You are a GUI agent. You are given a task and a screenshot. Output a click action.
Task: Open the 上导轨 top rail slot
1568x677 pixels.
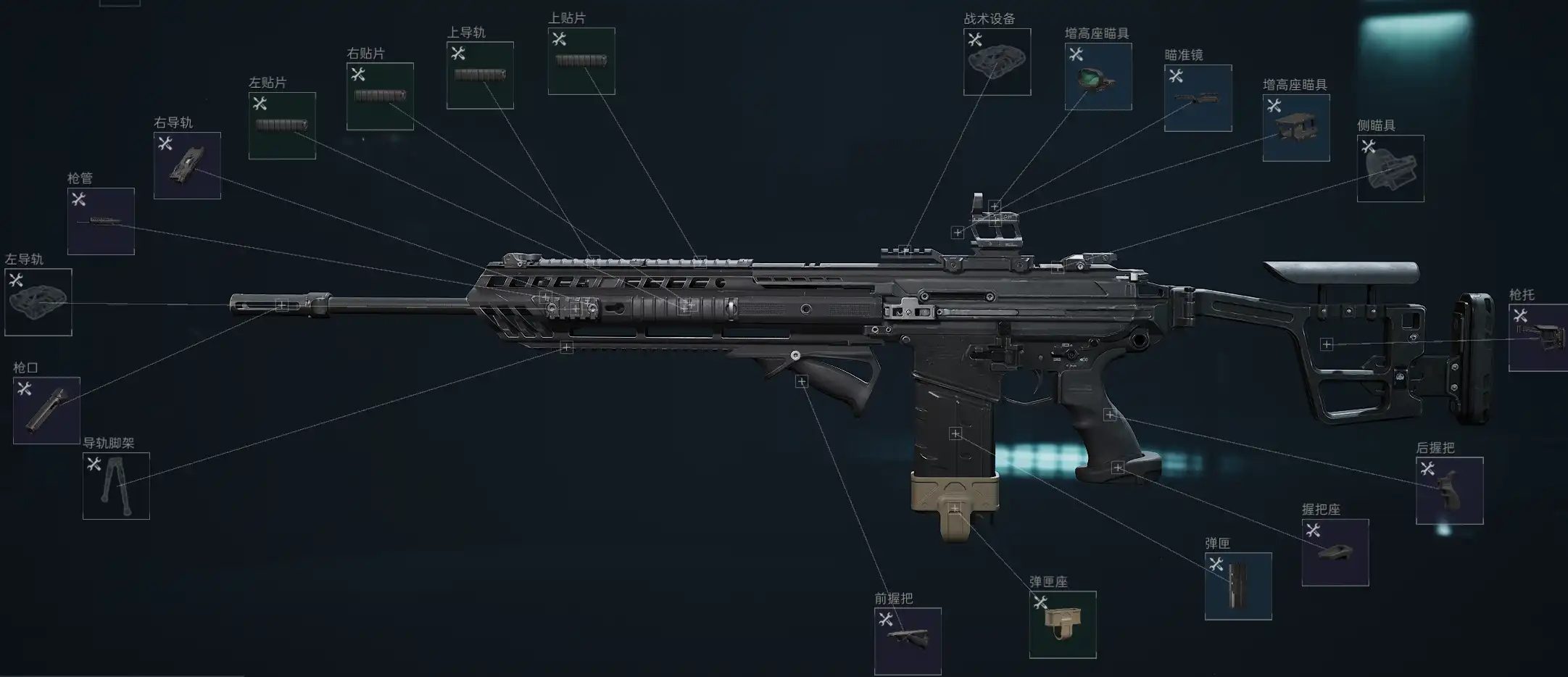(480, 75)
